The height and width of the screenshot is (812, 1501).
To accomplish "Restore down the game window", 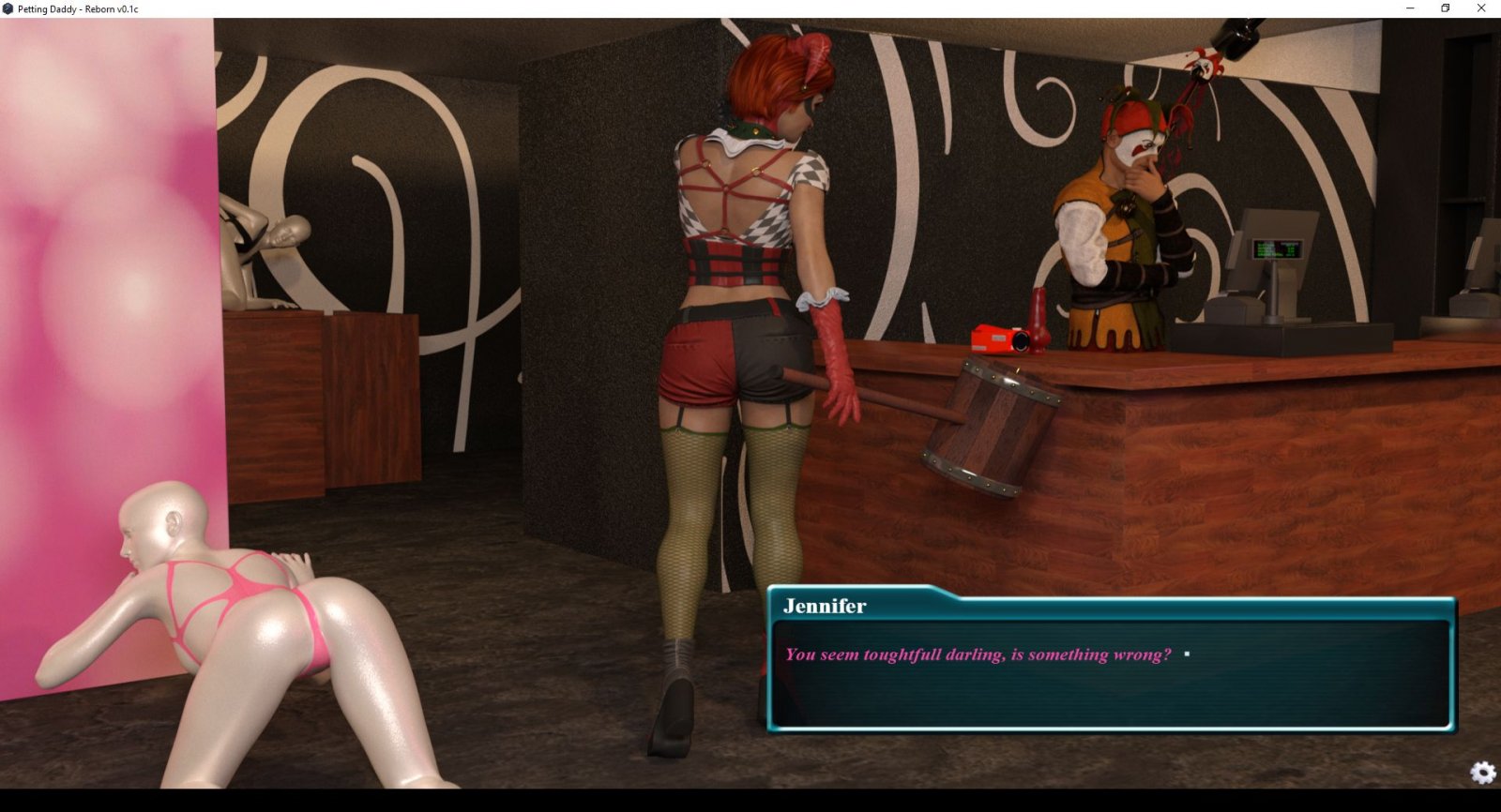I will (1446, 8).
